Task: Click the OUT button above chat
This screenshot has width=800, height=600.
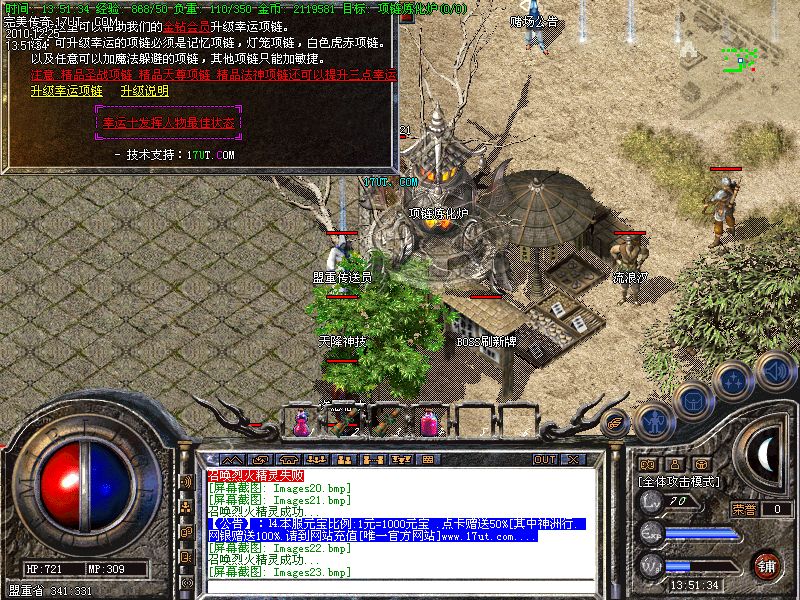Action: 545,459
